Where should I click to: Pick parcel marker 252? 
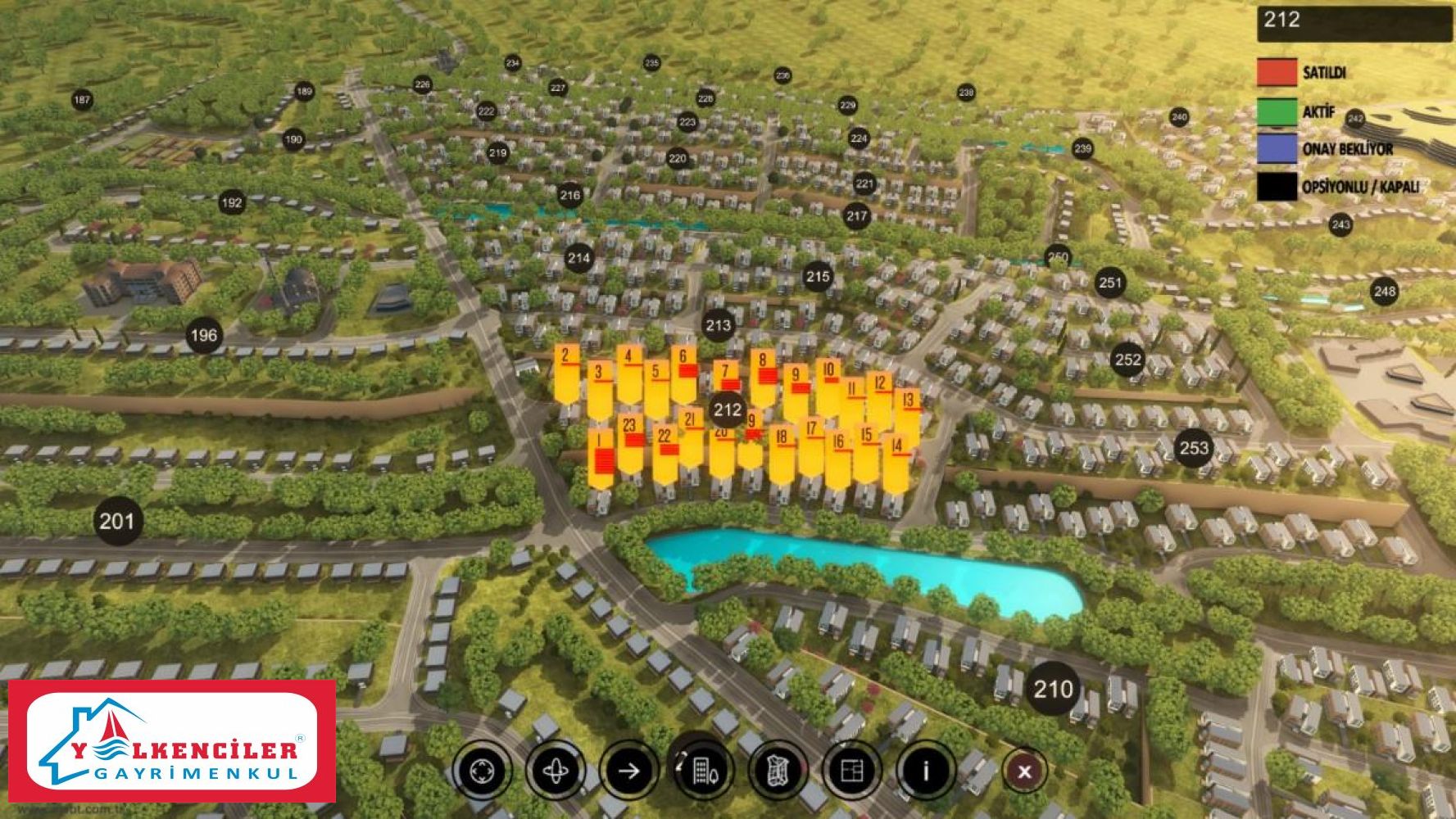click(x=1128, y=360)
